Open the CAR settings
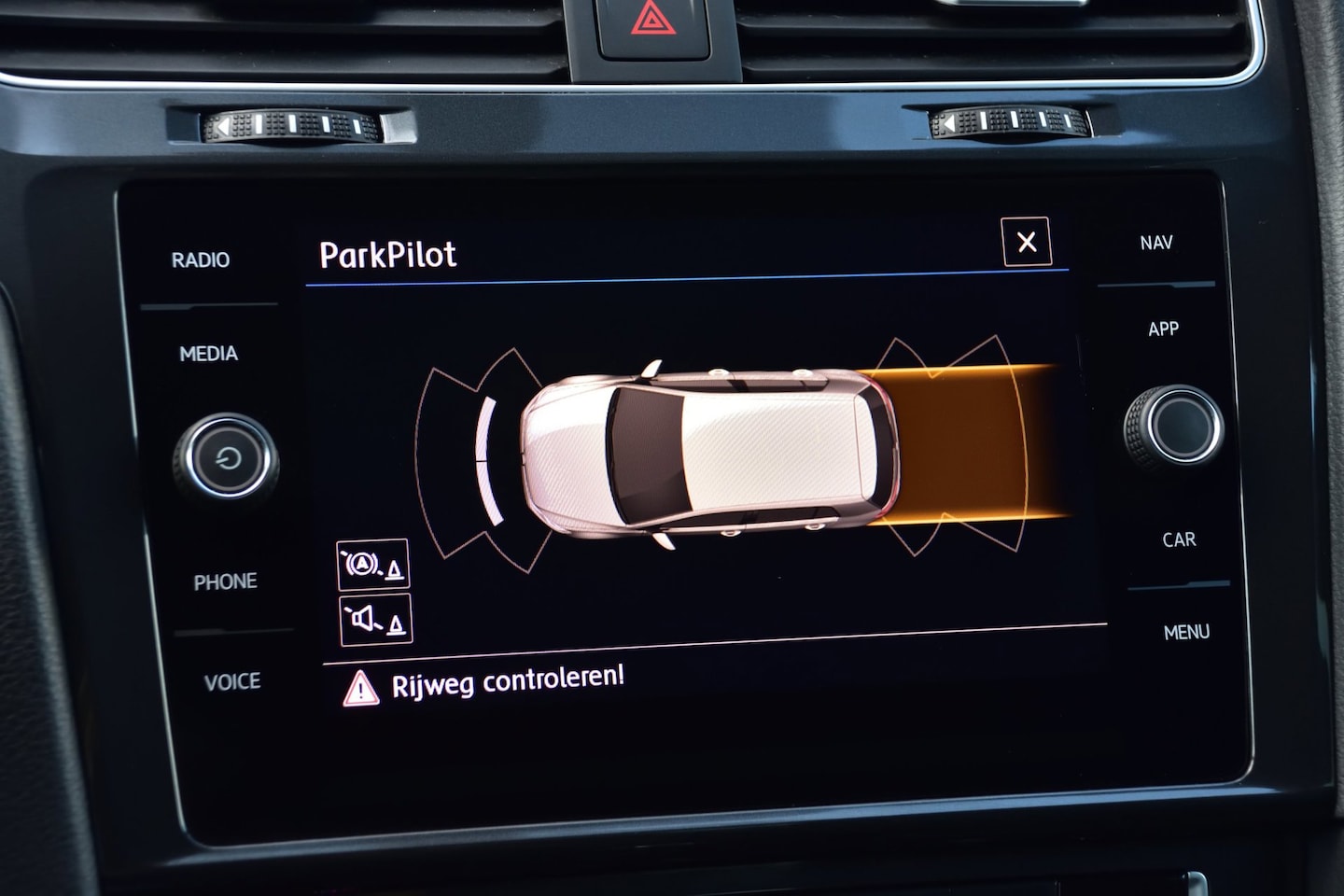The height and width of the screenshot is (896, 1344). (x=1179, y=539)
